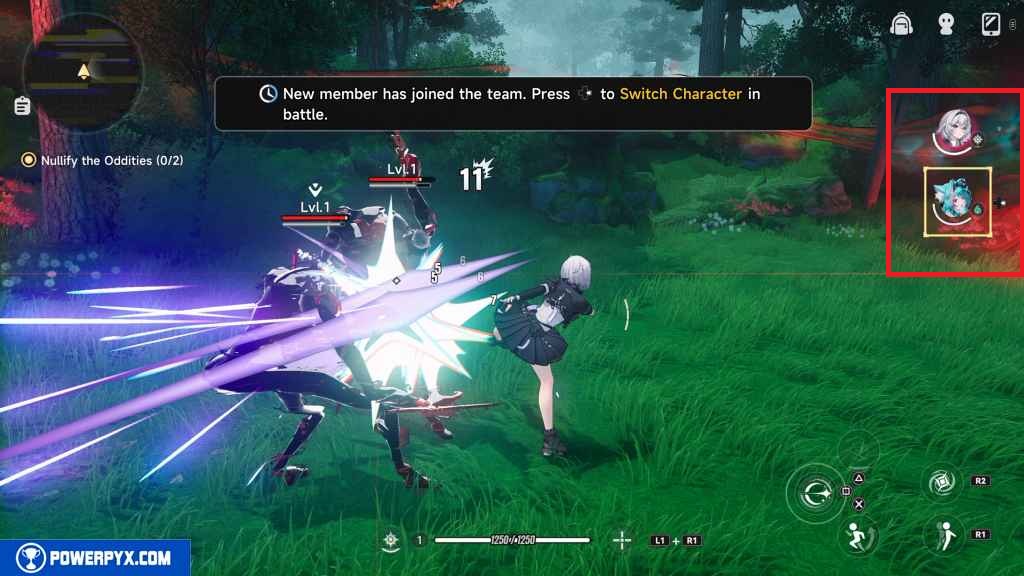The width and height of the screenshot is (1024, 576).
Task: Open the clipboard quest log icon
Action: tap(22, 106)
